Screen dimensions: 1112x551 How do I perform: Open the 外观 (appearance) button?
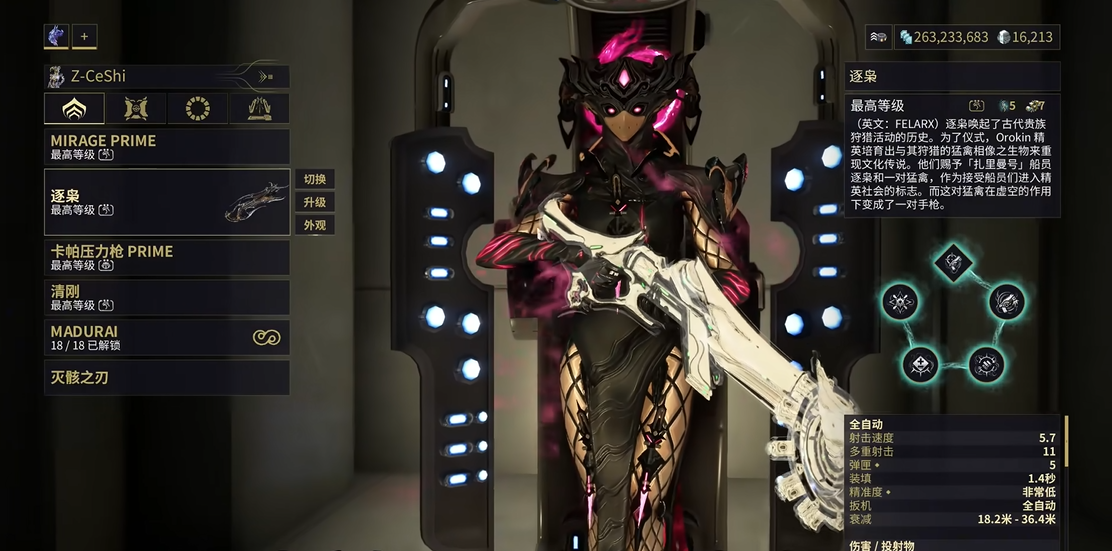point(314,225)
